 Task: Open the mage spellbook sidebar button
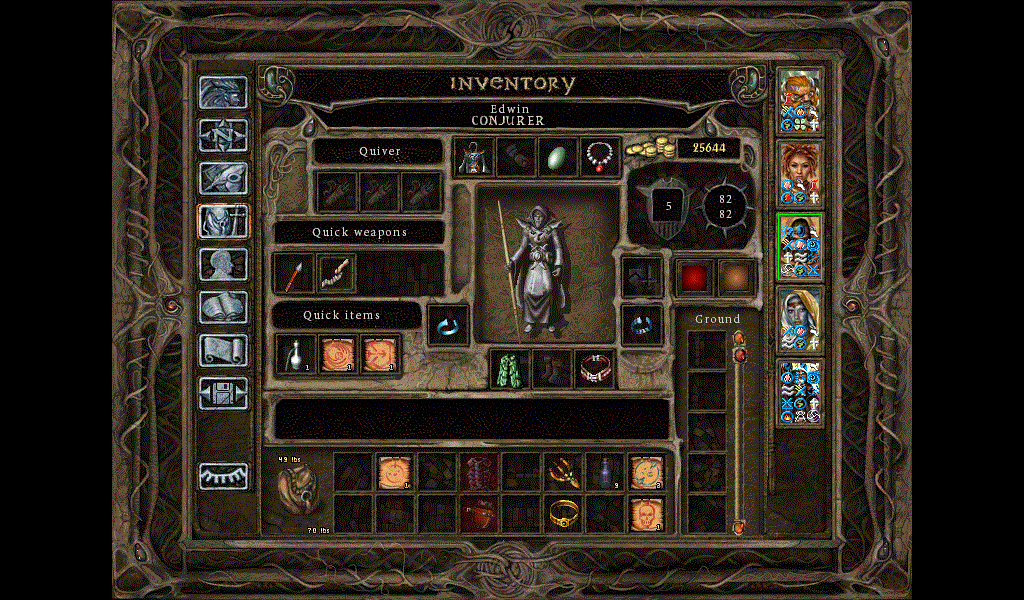tap(223, 307)
